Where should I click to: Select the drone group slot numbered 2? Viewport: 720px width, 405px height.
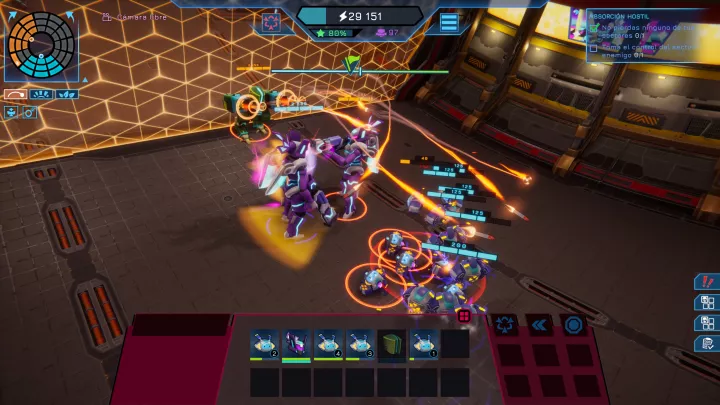tap(265, 344)
